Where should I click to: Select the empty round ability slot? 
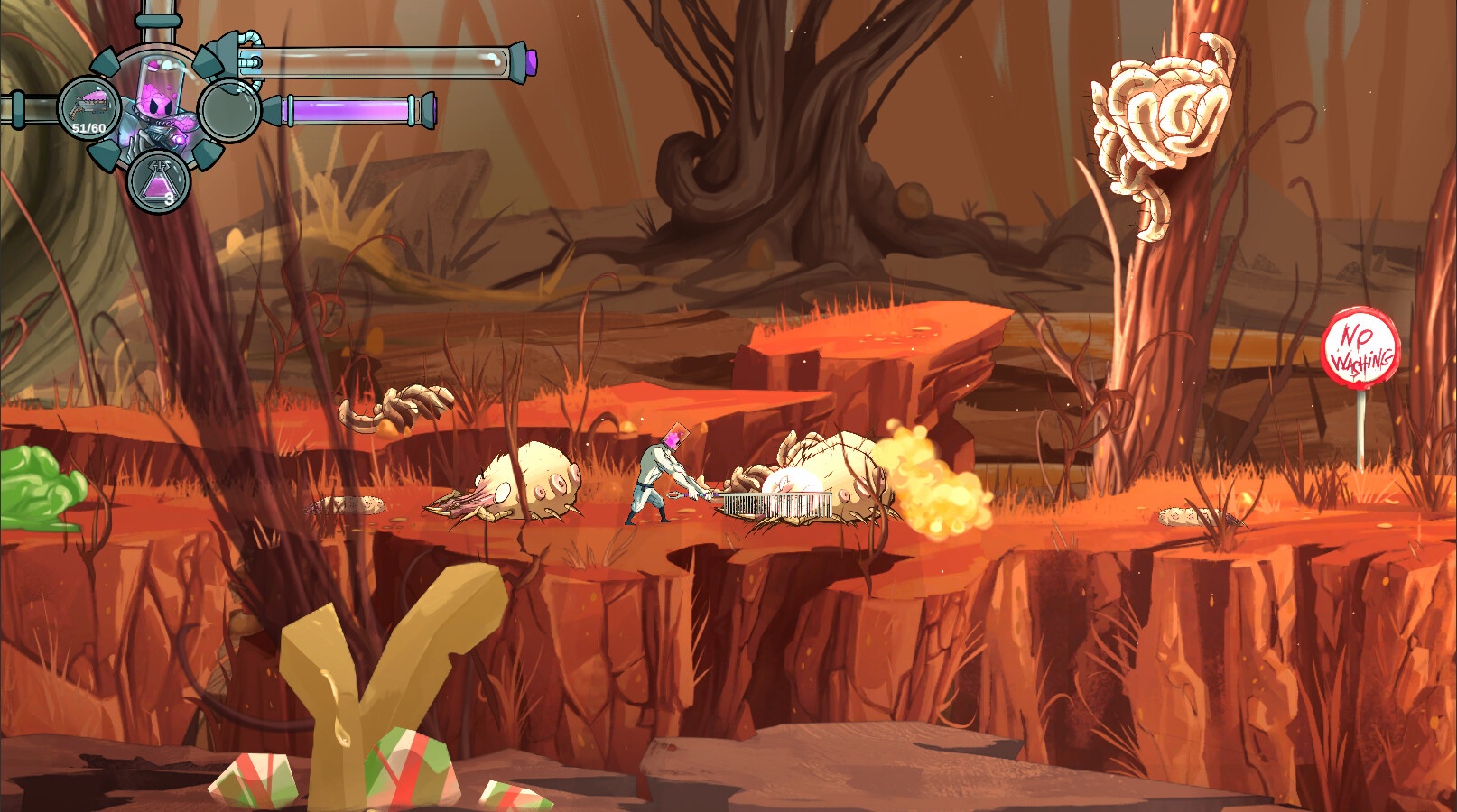(229, 110)
